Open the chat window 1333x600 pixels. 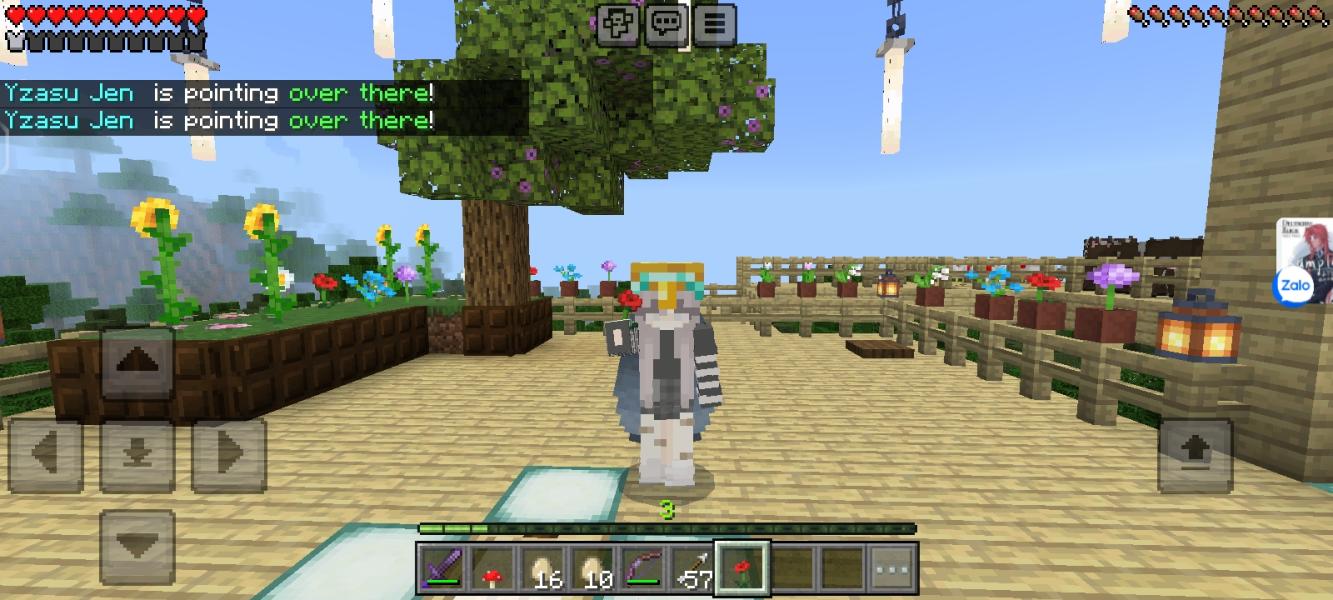[665, 24]
